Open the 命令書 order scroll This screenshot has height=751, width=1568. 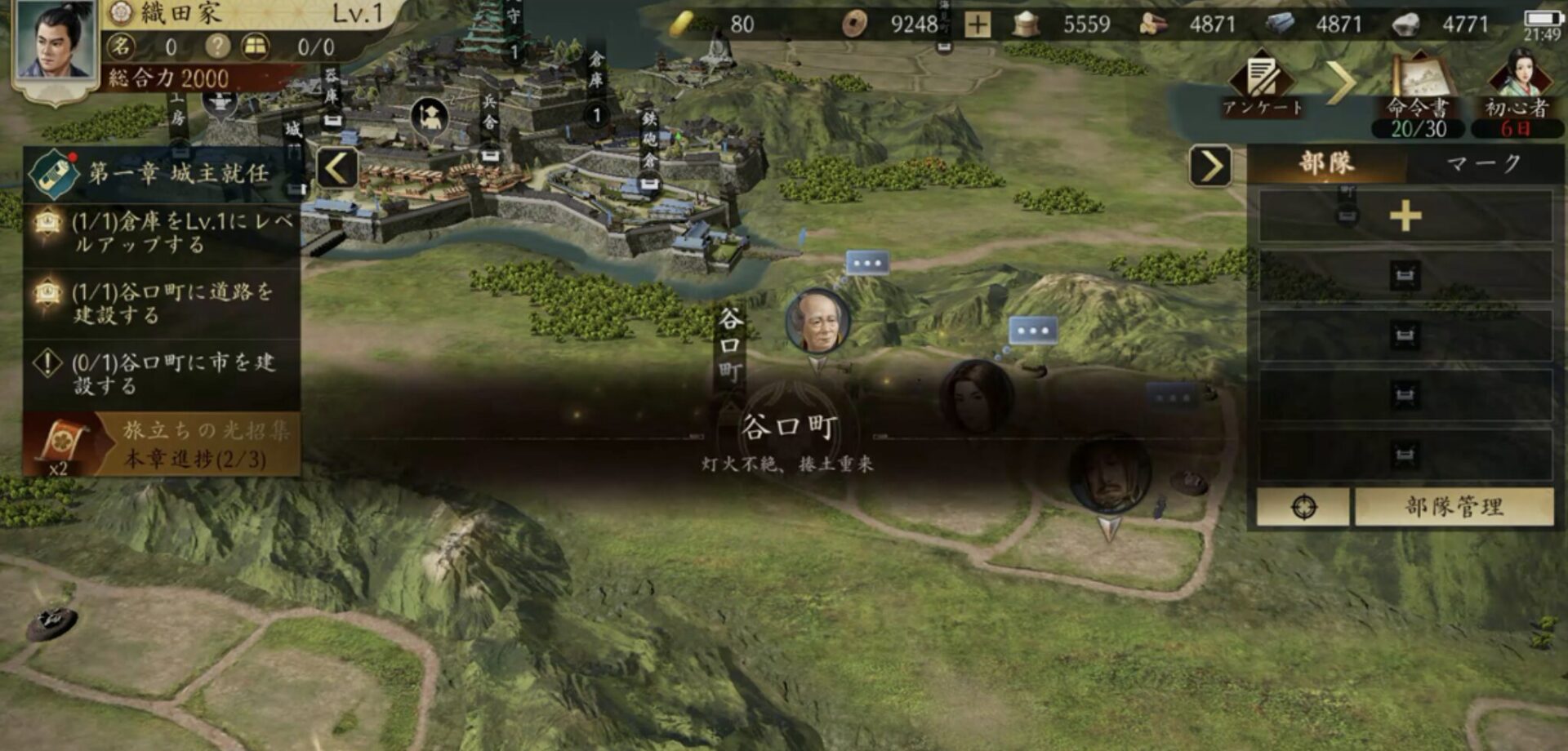pos(1419,90)
